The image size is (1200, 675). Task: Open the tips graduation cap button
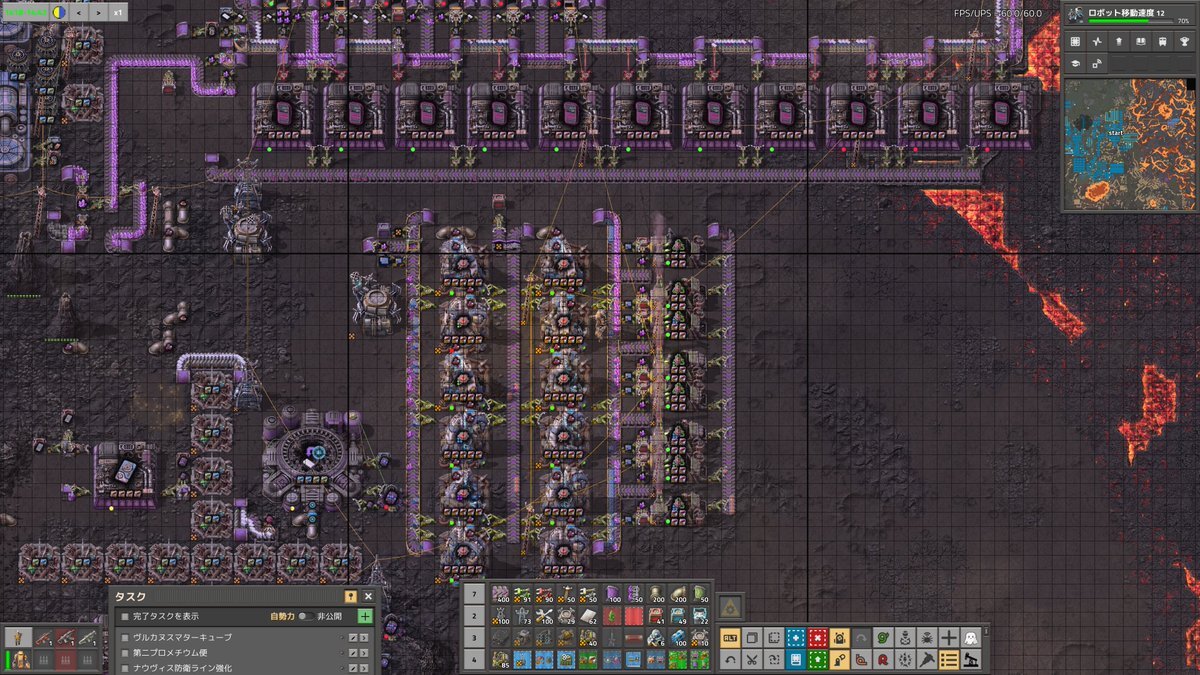click(1075, 63)
